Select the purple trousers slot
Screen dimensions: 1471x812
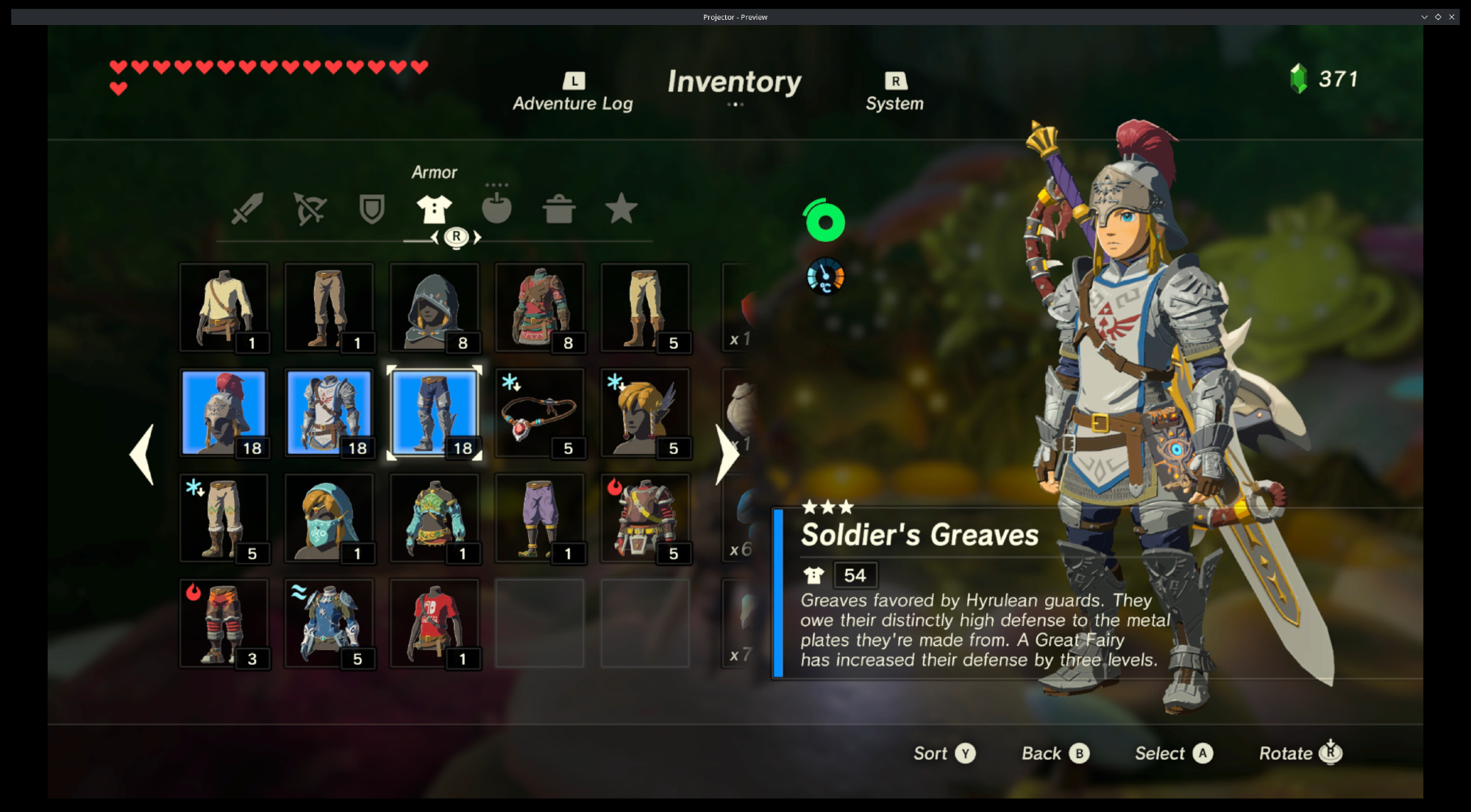click(539, 518)
